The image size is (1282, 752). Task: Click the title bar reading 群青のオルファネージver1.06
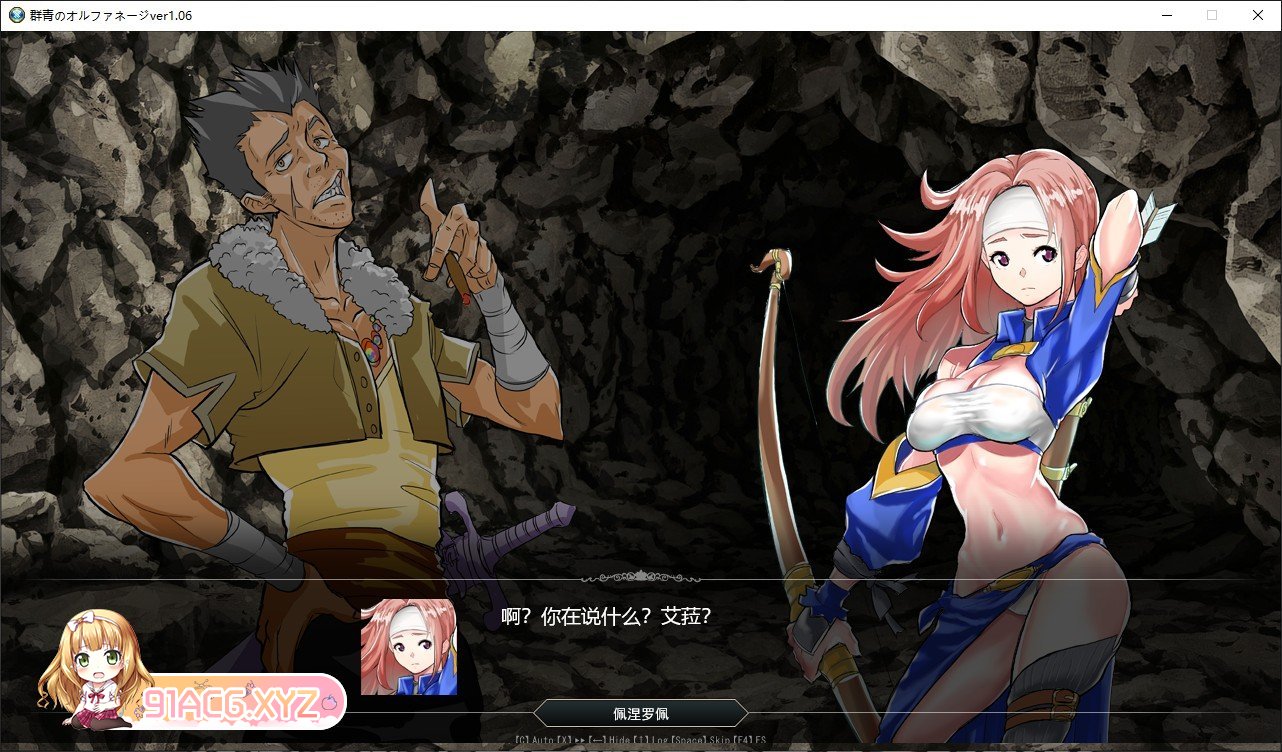pos(110,15)
